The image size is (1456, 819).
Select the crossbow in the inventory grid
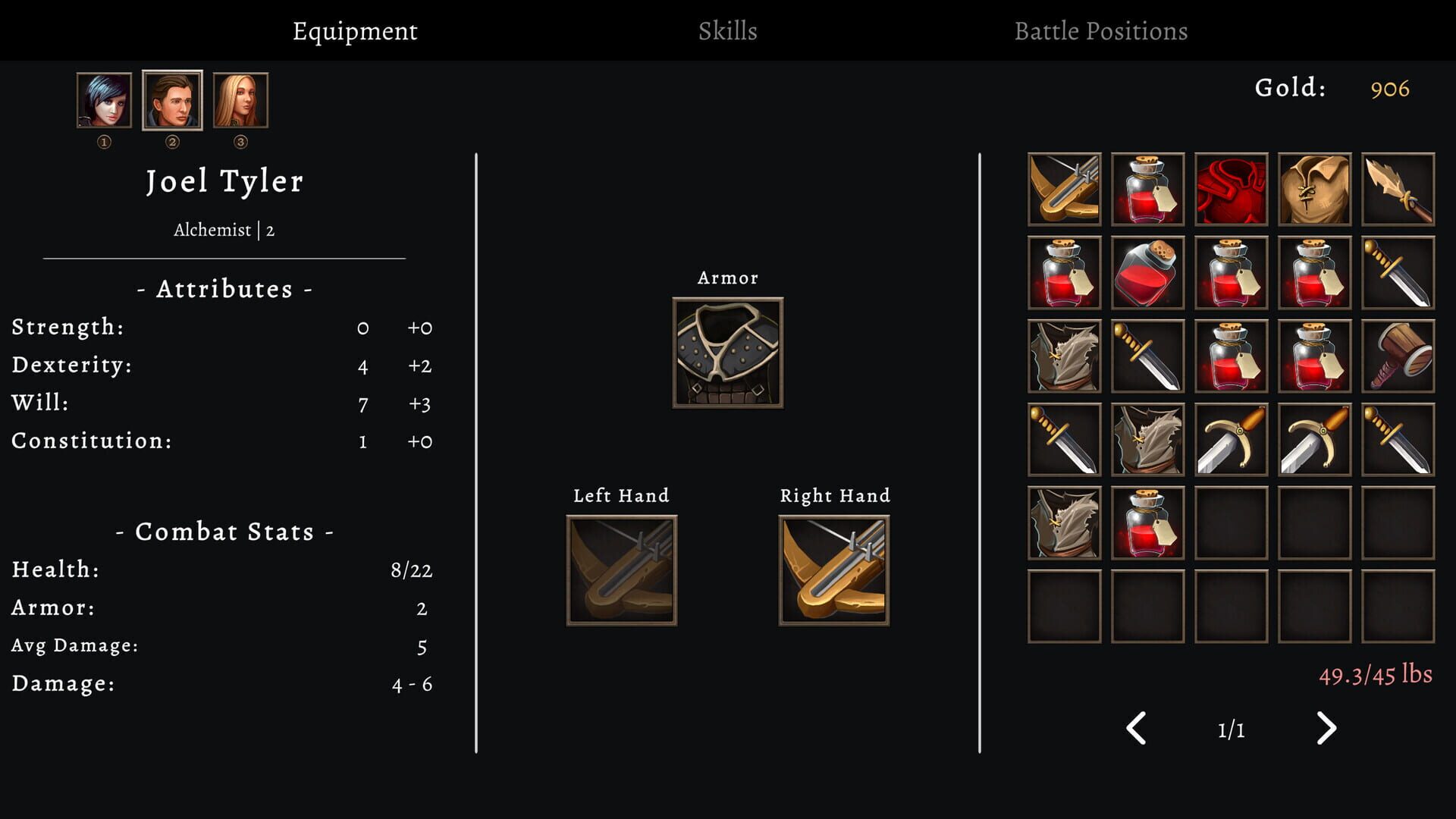[x=1064, y=189]
